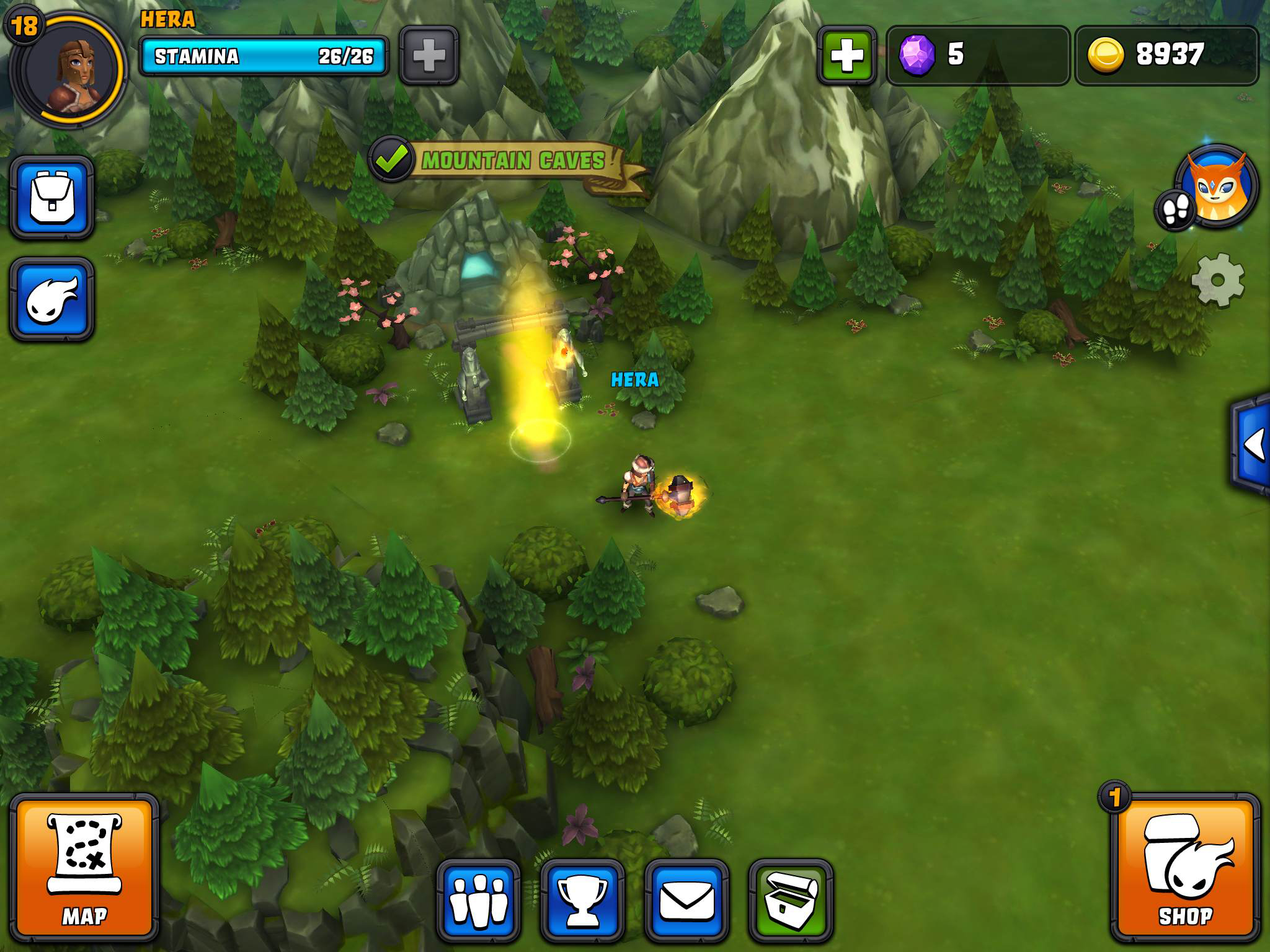
Task: Add stamina with the grey plus button
Action: click(429, 56)
